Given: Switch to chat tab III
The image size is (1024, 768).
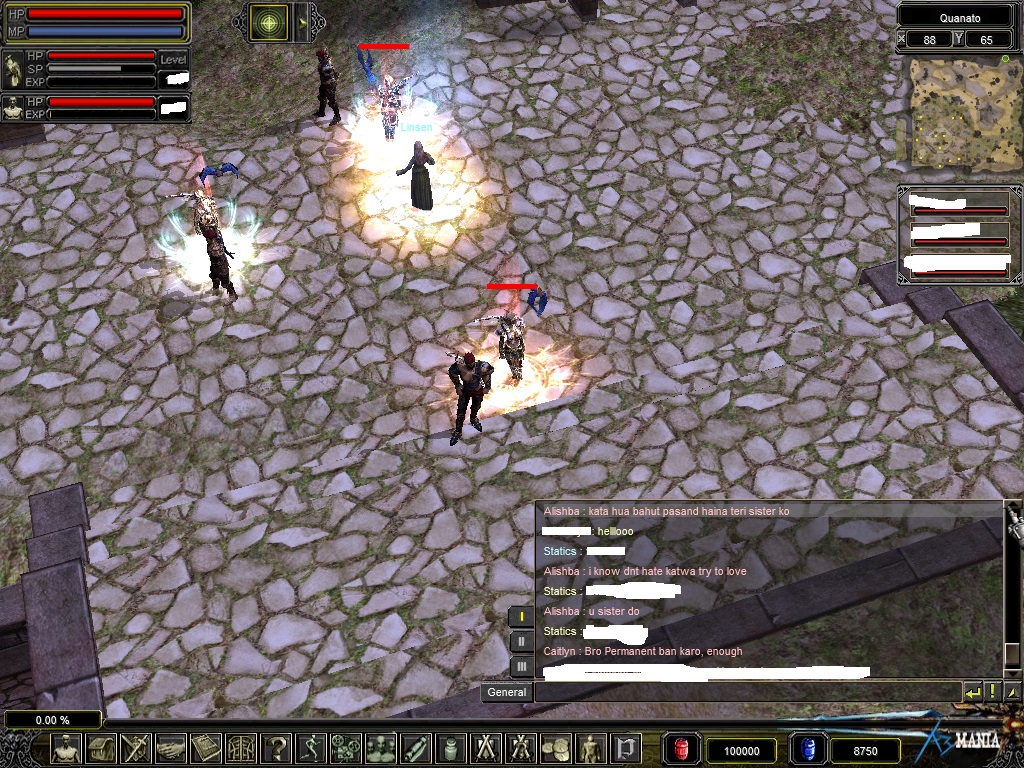Looking at the screenshot, I should (522, 666).
